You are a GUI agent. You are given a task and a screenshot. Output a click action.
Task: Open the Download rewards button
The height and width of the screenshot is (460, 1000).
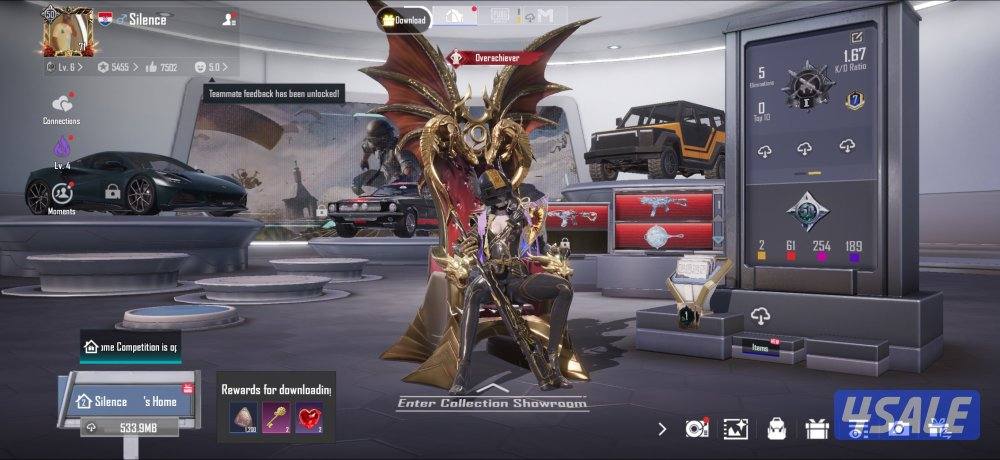[x=404, y=19]
